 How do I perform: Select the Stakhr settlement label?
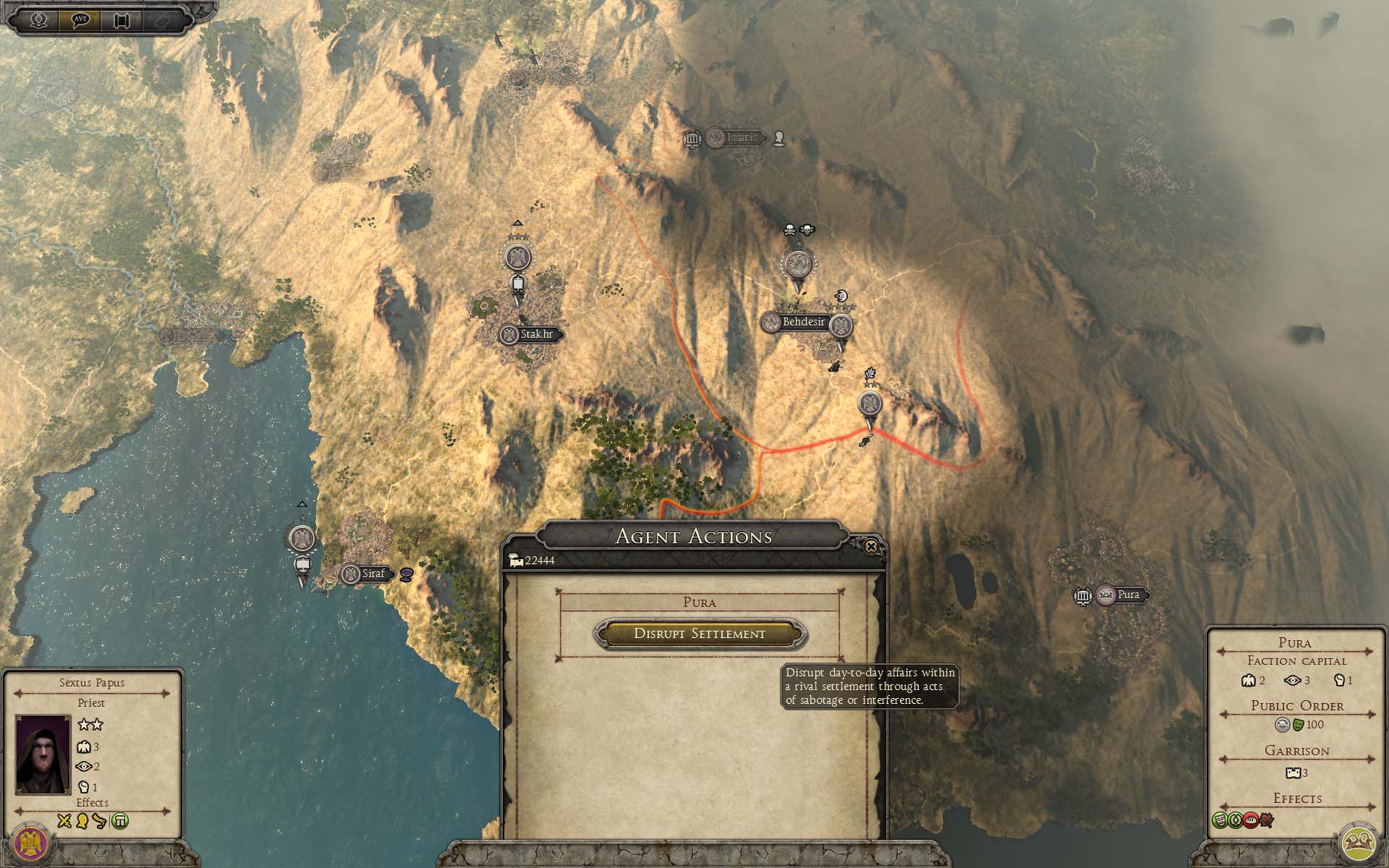[x=535, y=335]
